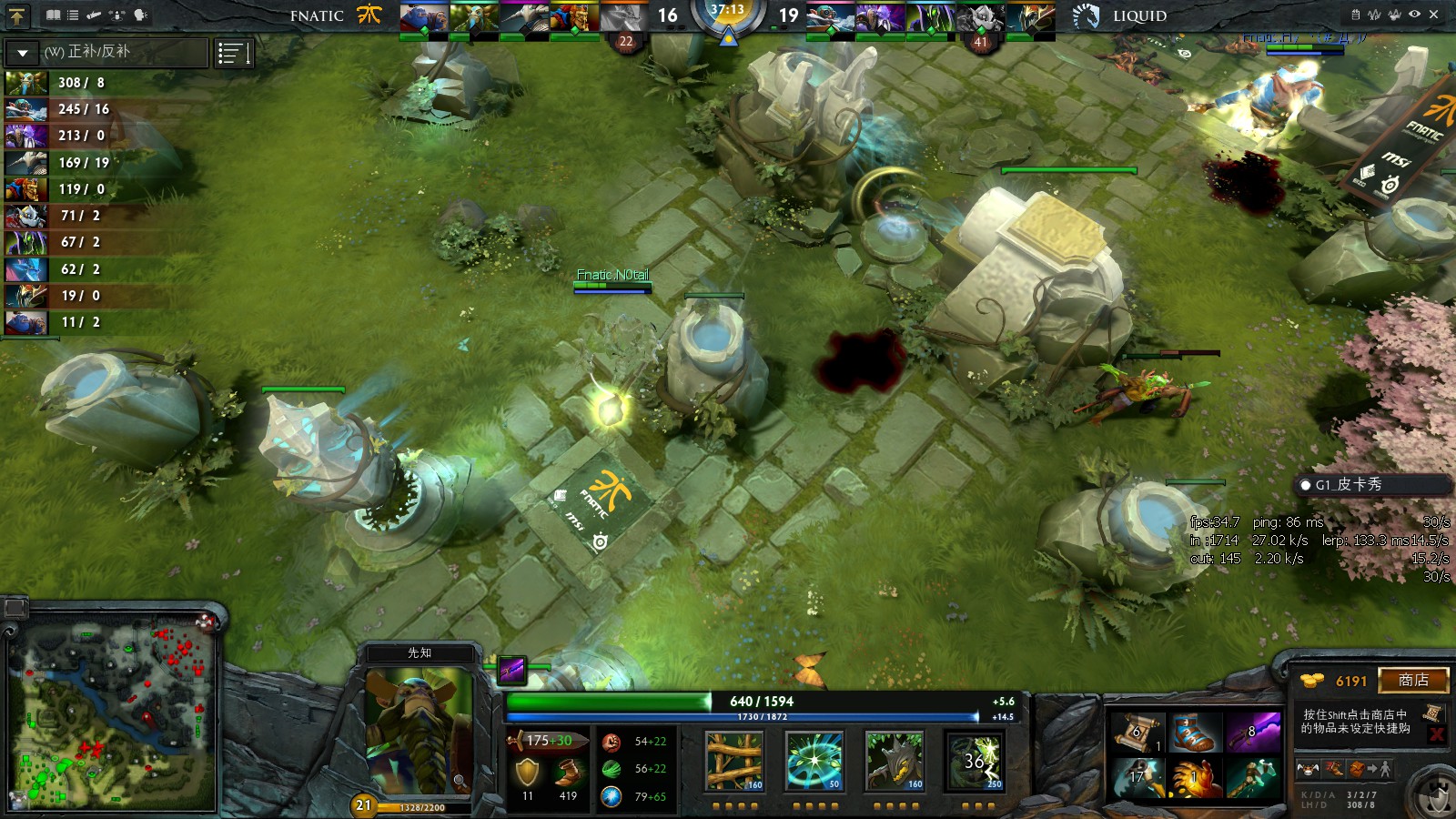Select the top hero row with 308/8

[x=56, y=83]
